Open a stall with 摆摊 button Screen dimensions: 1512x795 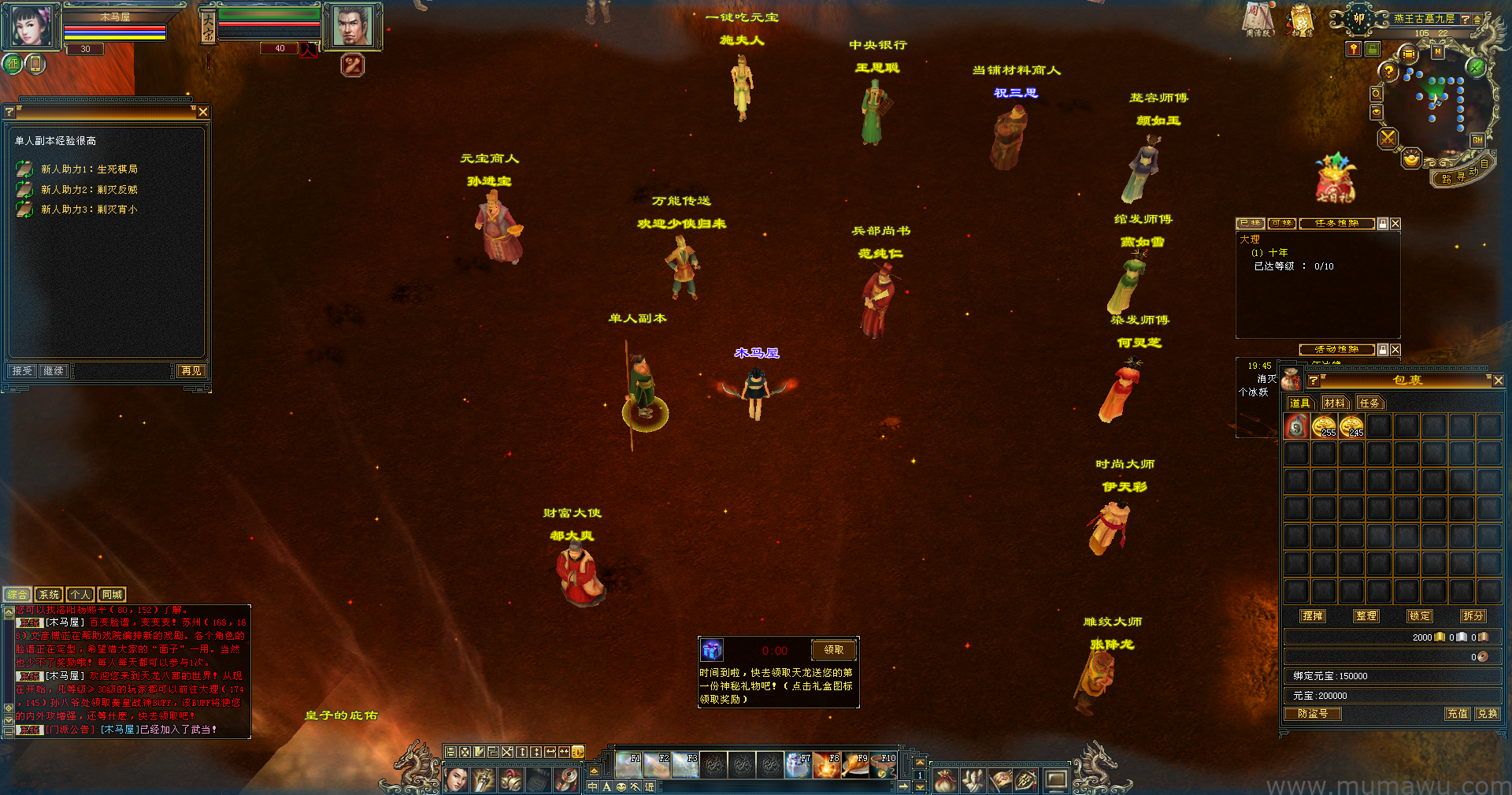click(1313, 616)
